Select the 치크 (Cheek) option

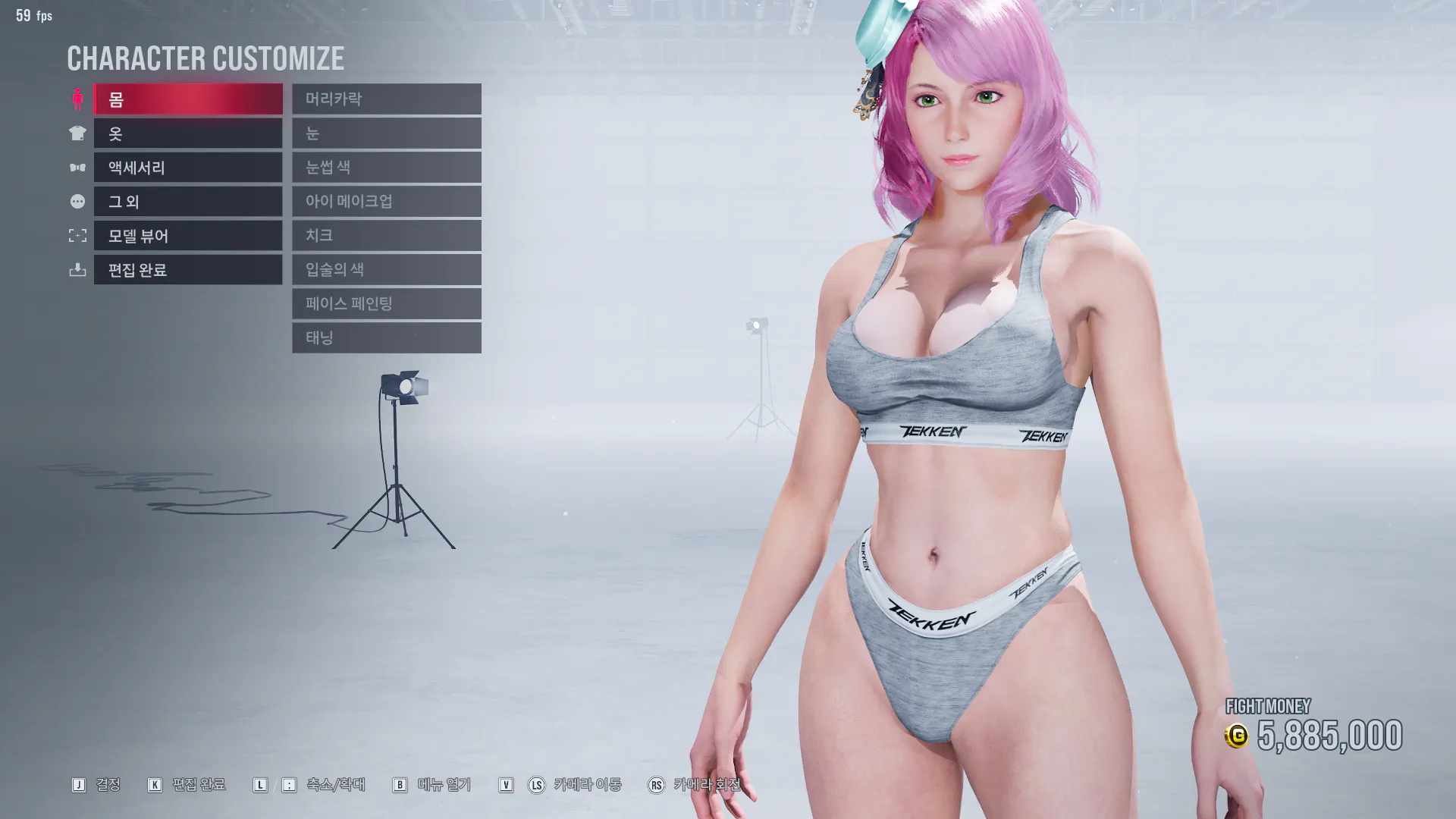(386, 236)
